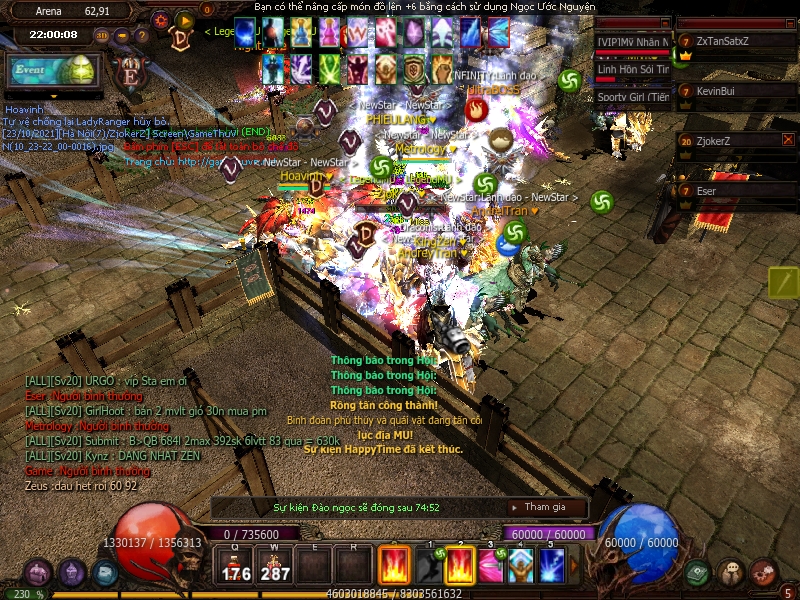Open the blue envelope mail icon
This screenshot has width=800, height=600.
(x=105, y=573)
